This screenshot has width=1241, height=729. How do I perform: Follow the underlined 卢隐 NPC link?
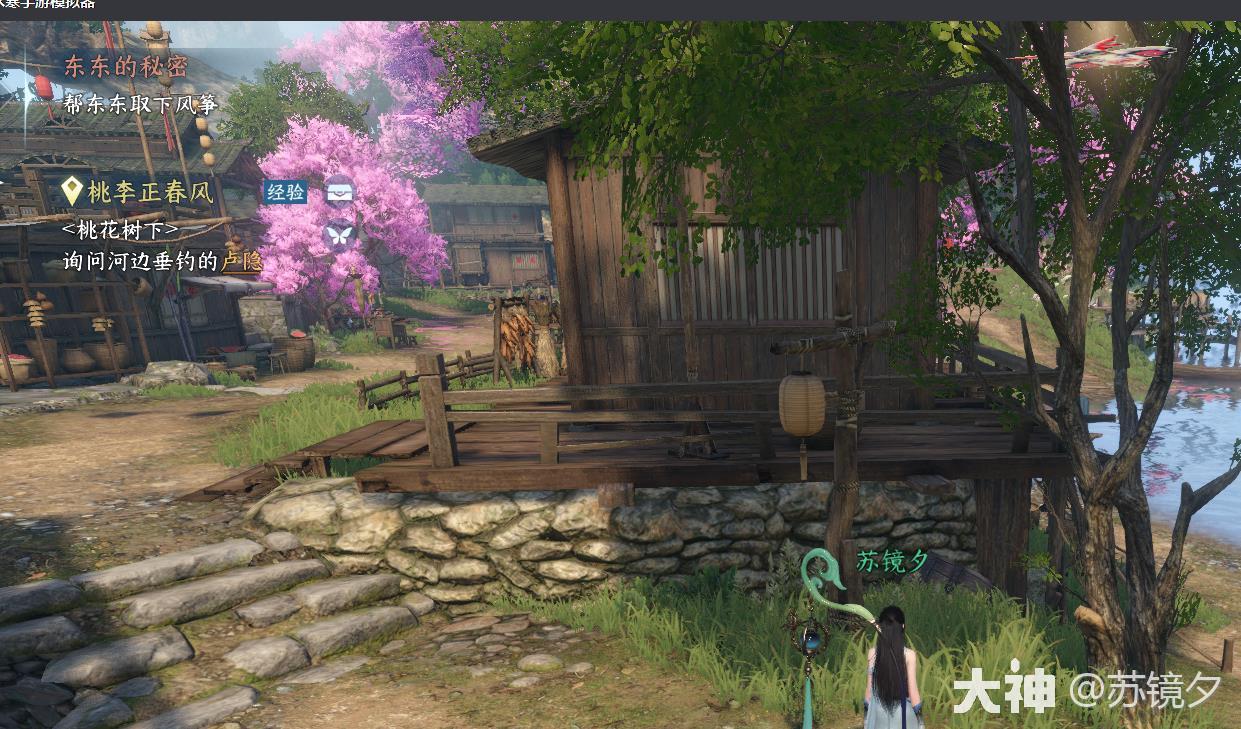pyautogui.click(x=241, y=261)
